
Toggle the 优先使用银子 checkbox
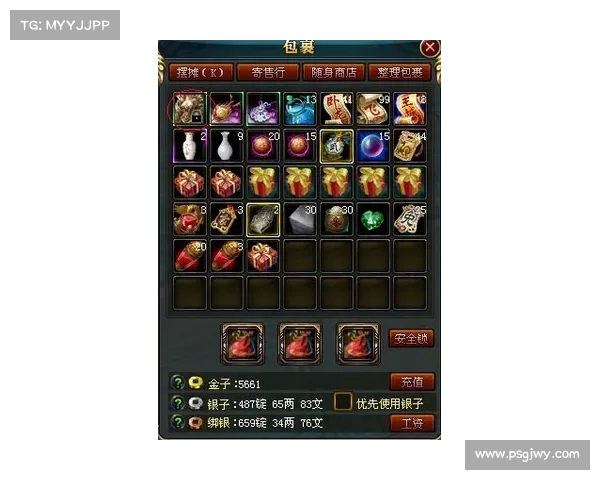pyautogui.click(x=343, y=402)
